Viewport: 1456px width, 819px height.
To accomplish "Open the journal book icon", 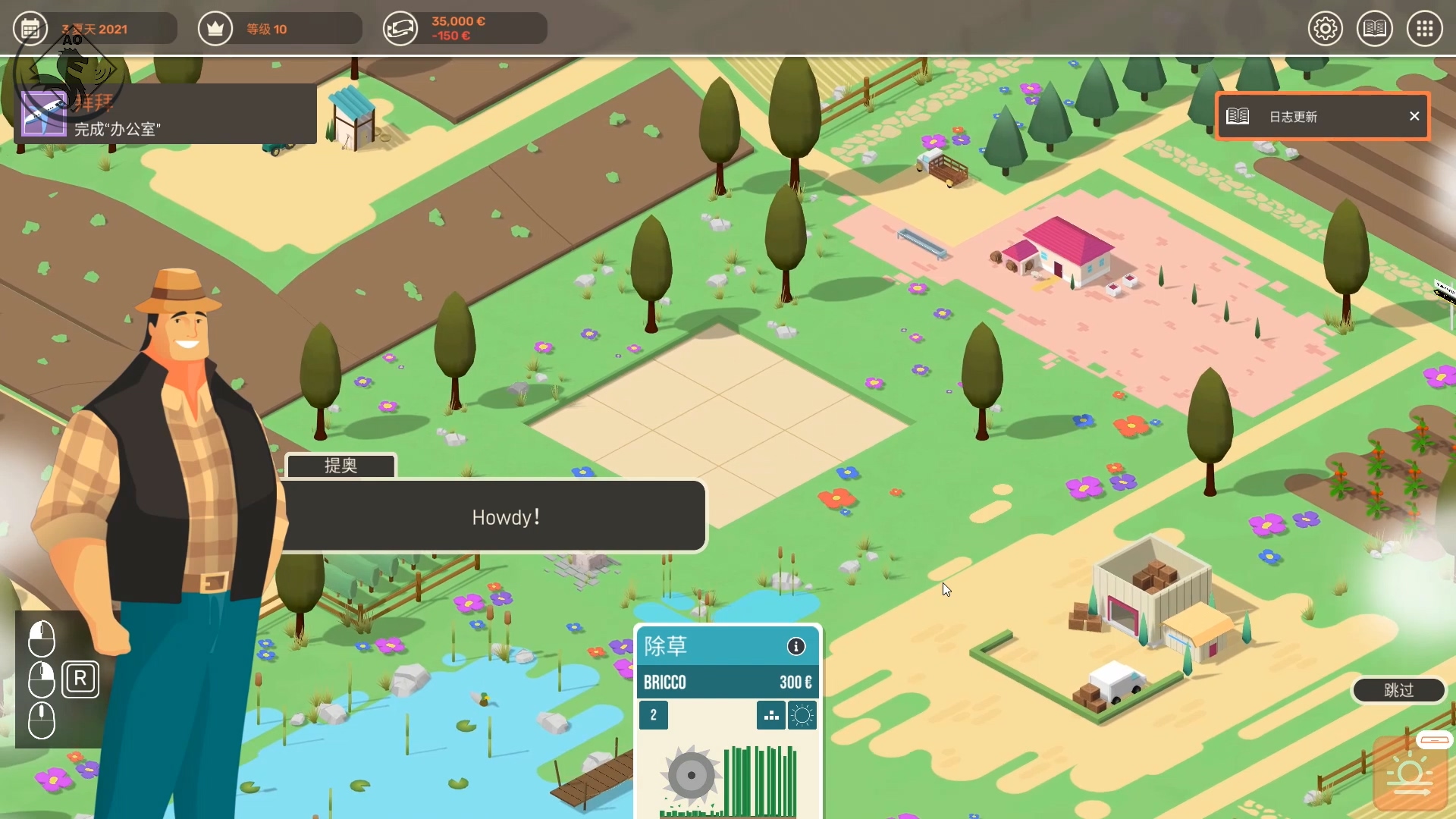I will click(x=1374, y=29).
